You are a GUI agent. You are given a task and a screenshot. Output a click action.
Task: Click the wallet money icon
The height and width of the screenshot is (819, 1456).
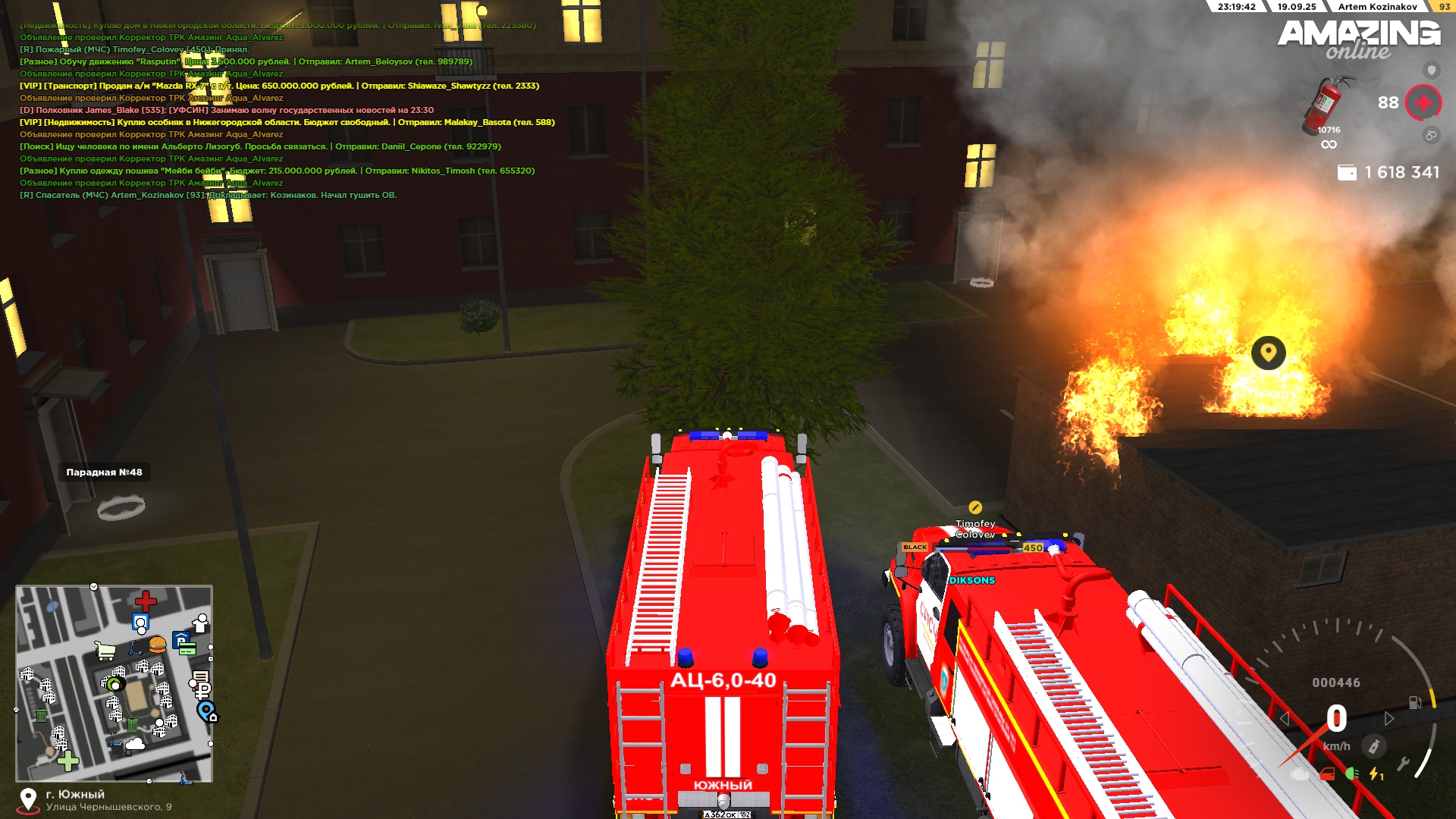pos(1347,173)
